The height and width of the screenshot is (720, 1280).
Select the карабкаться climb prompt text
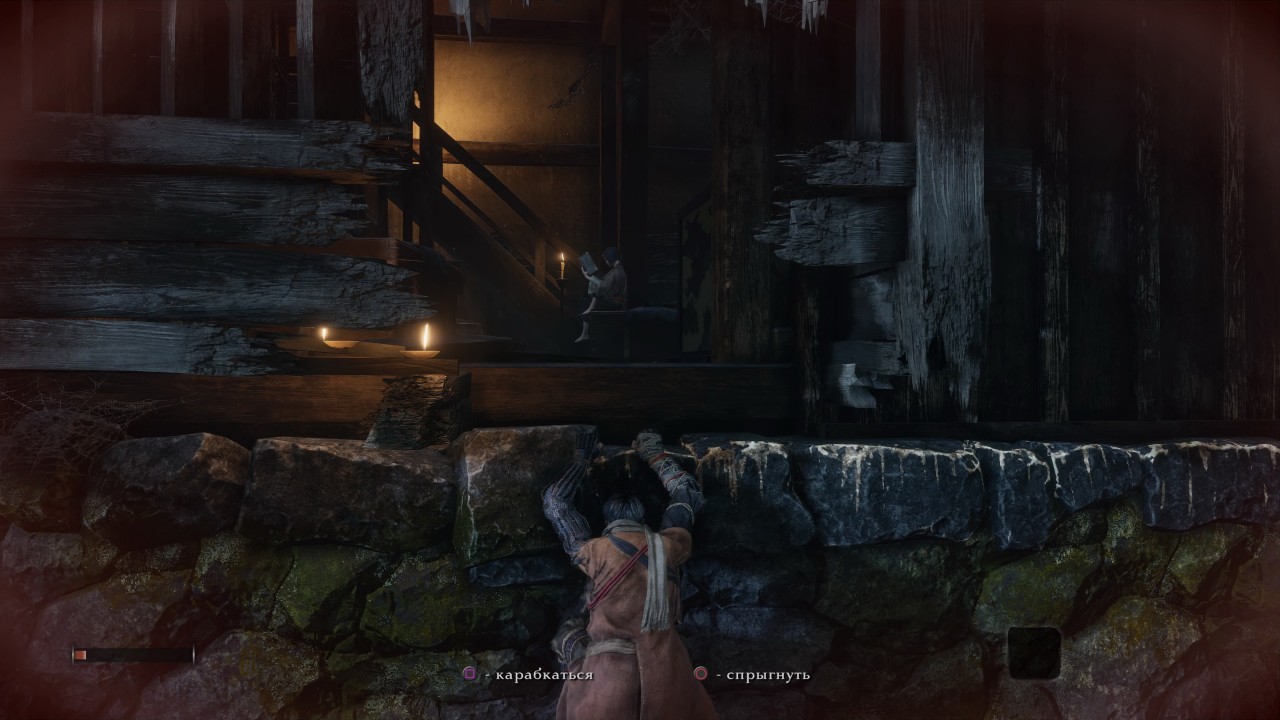[x=545, y=674]
